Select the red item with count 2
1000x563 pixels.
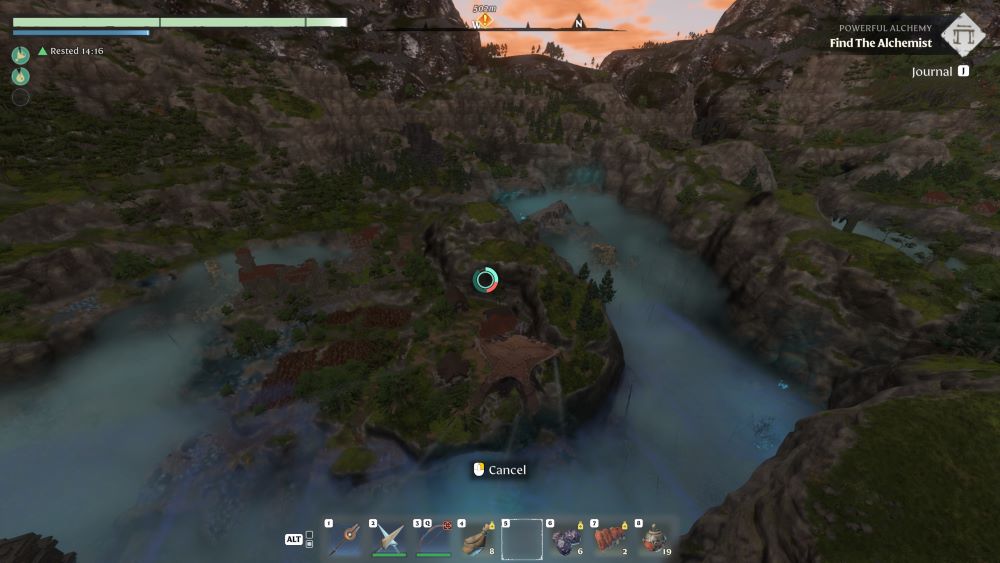[x=609, y=538]
